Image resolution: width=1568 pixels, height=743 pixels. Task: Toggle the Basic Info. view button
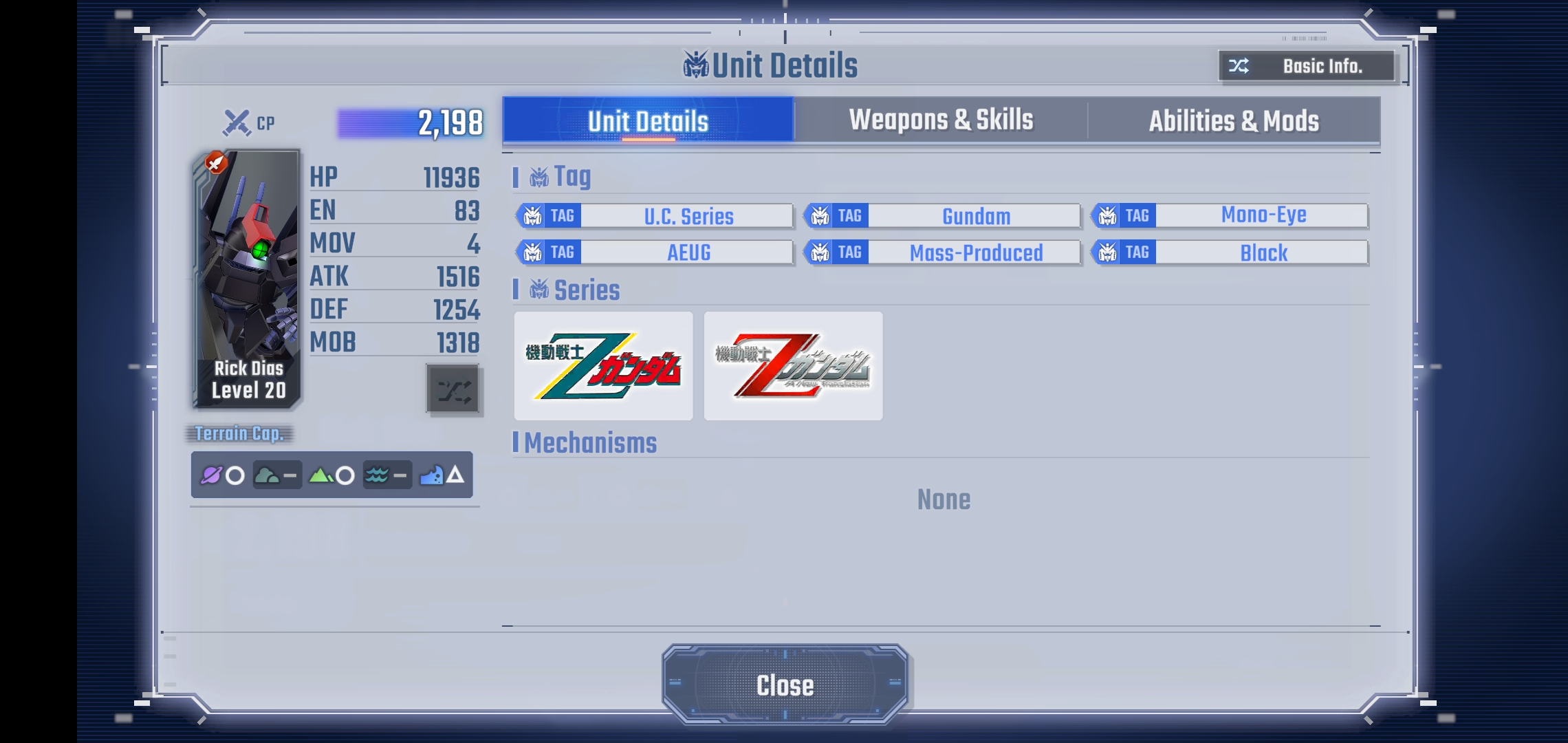(x=1306, y=66)
